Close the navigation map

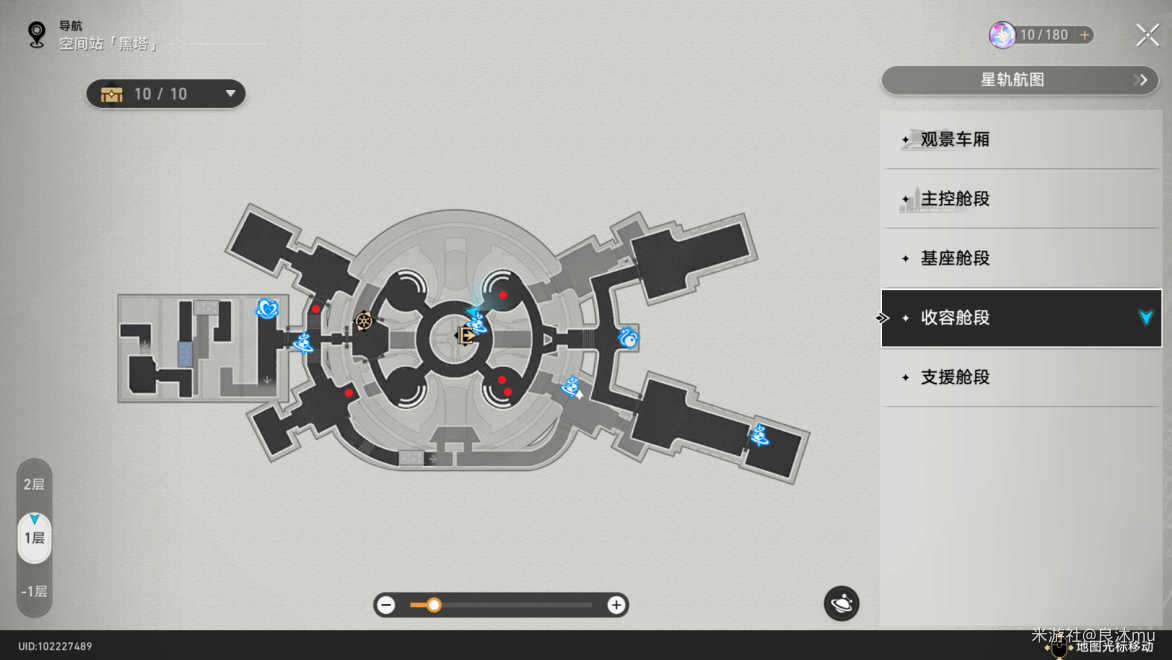point(1147,35)
